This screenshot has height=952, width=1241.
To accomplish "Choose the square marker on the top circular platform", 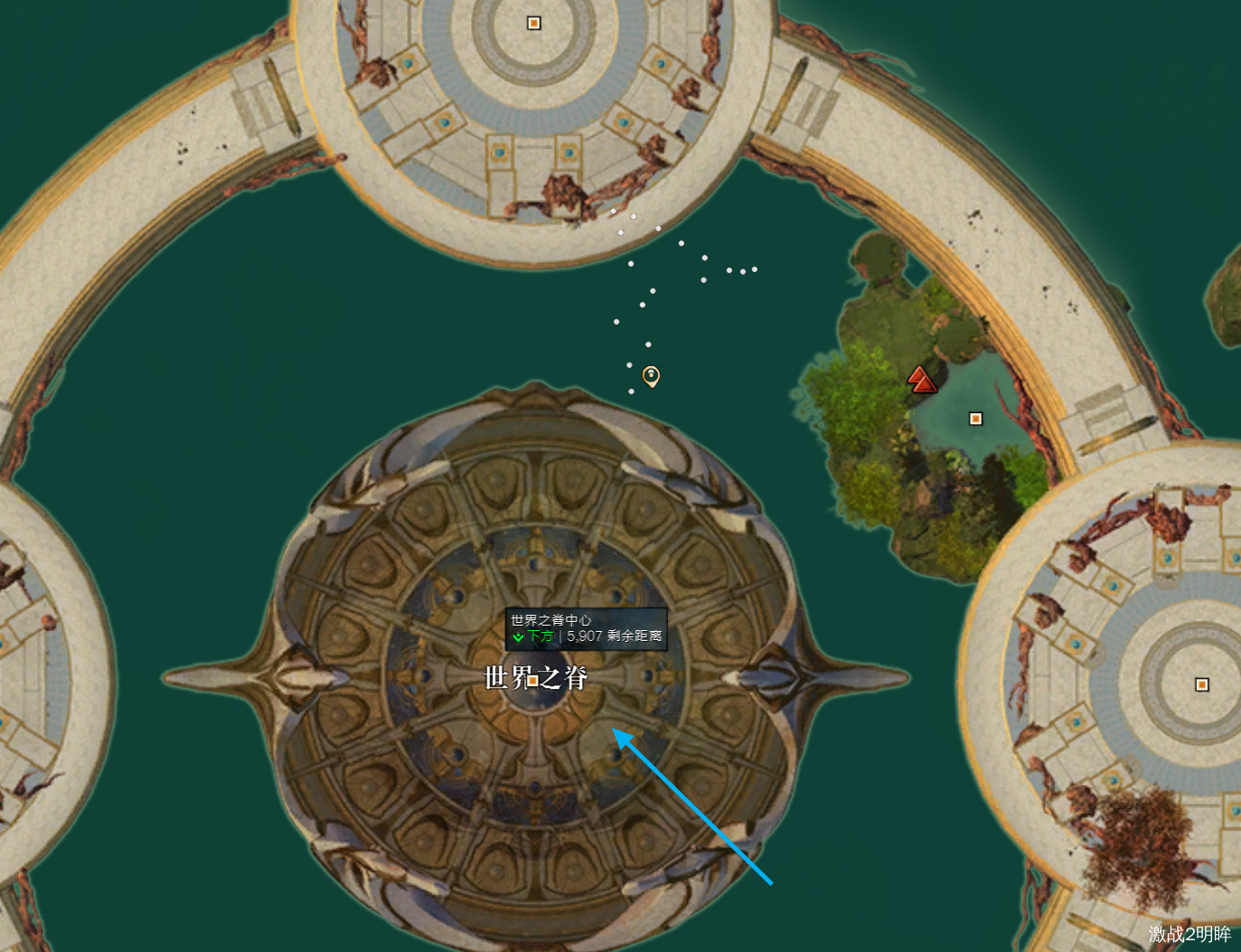I will tap(533, 24).
